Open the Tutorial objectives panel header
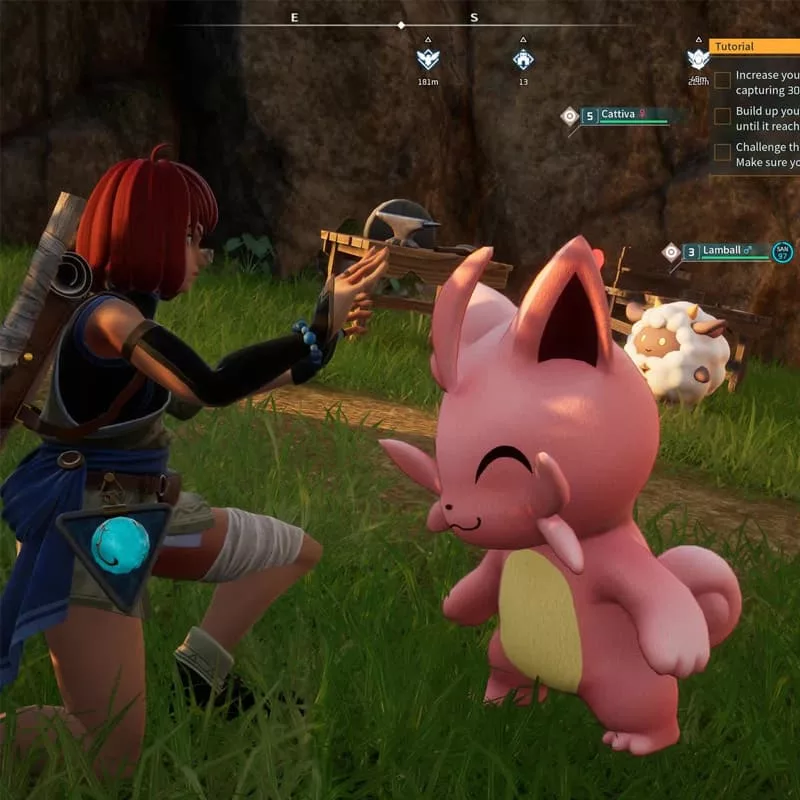 [x=753, y=46]
